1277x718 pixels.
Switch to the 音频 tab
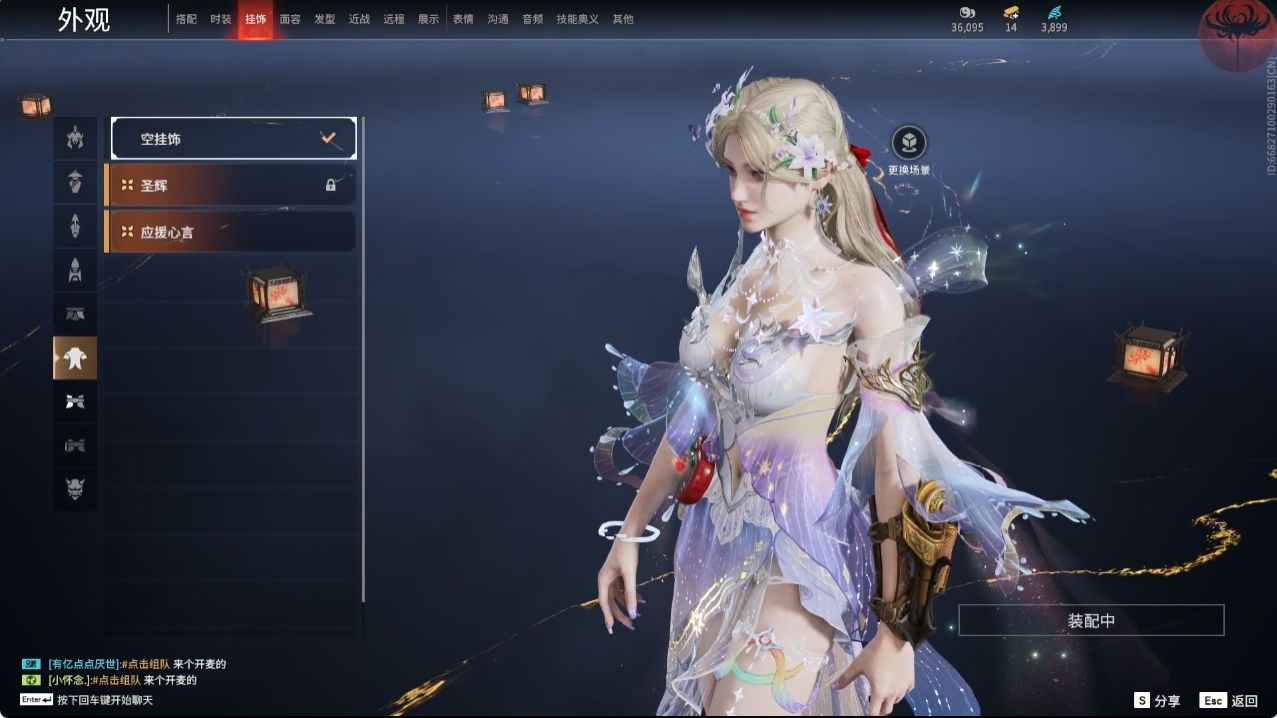[532, 19]
